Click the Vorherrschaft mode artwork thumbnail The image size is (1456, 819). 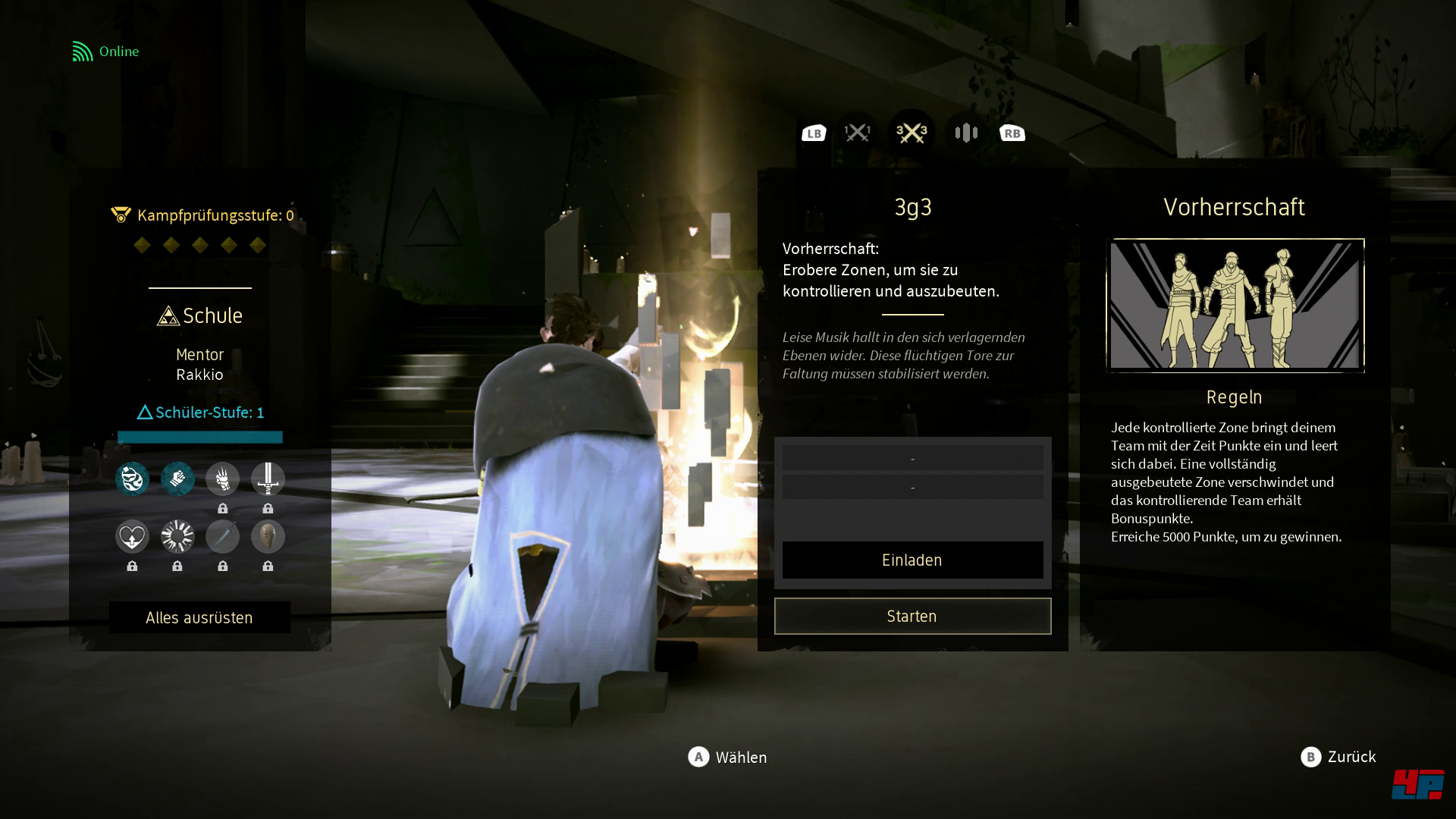coord(1235,306)
